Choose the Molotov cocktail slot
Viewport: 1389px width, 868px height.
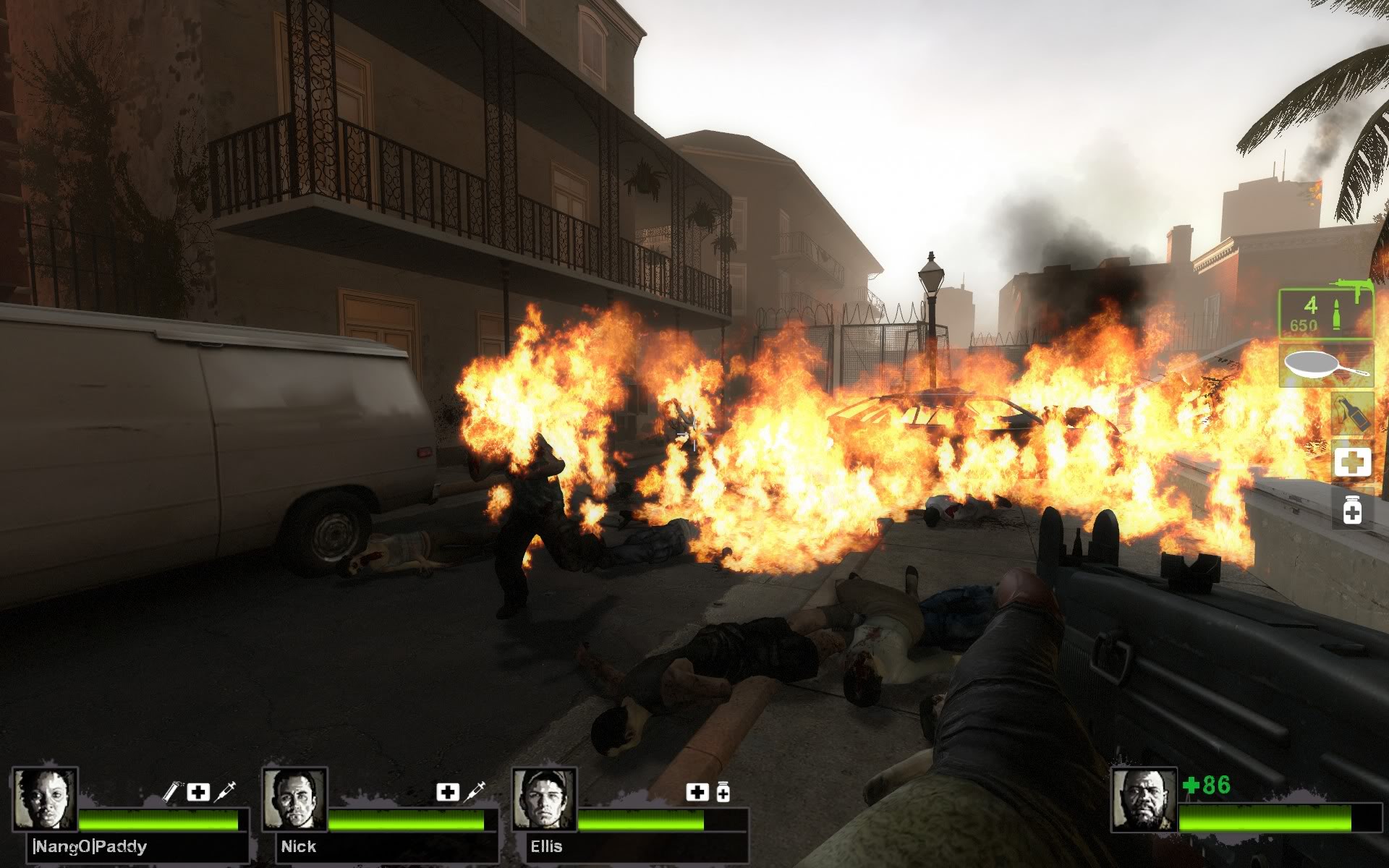tap(1351, 414)
